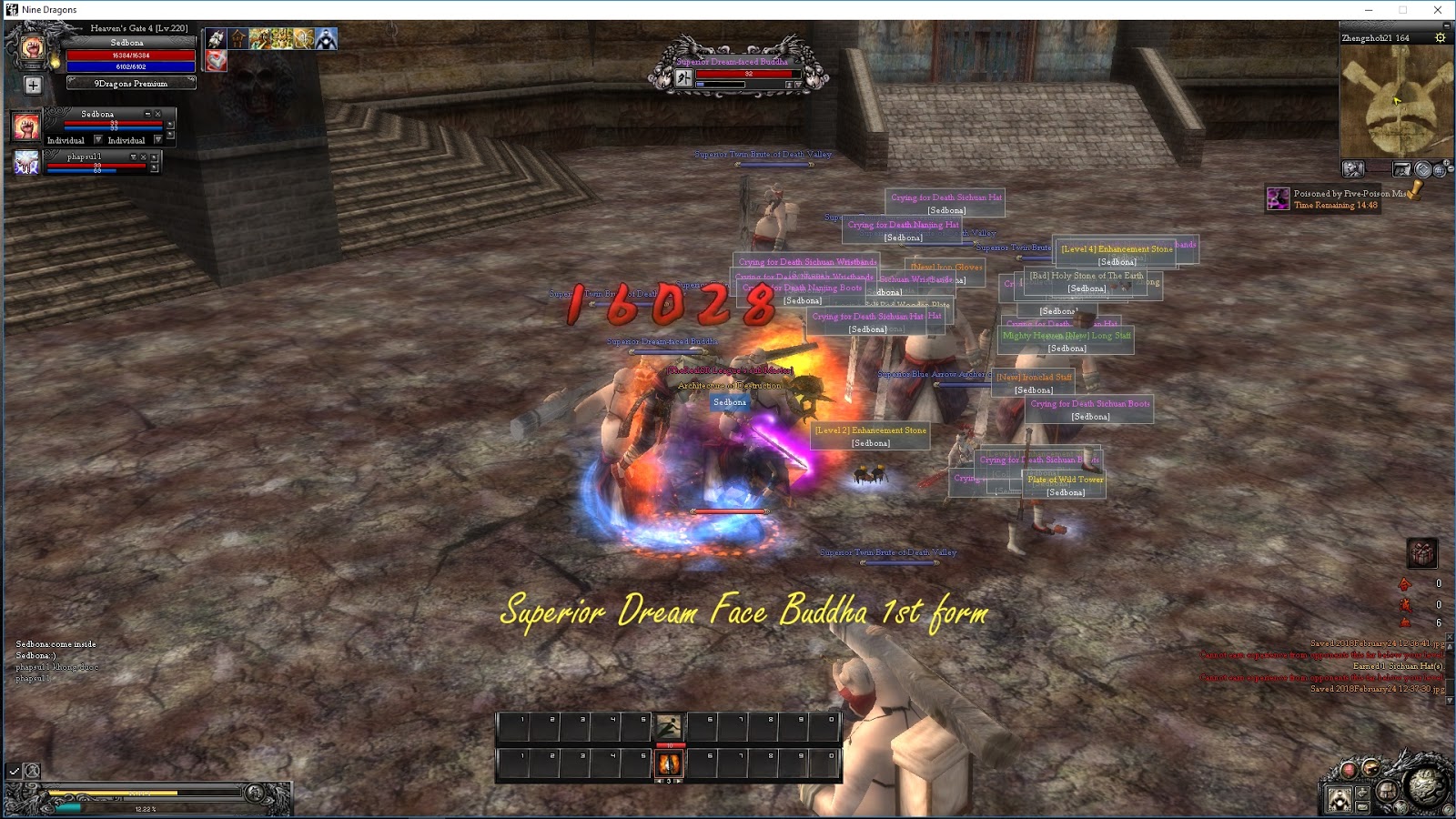1456x819 pixels.
Task: Open the red skills orb in the dragon menu
Action: pos(1350,770)
